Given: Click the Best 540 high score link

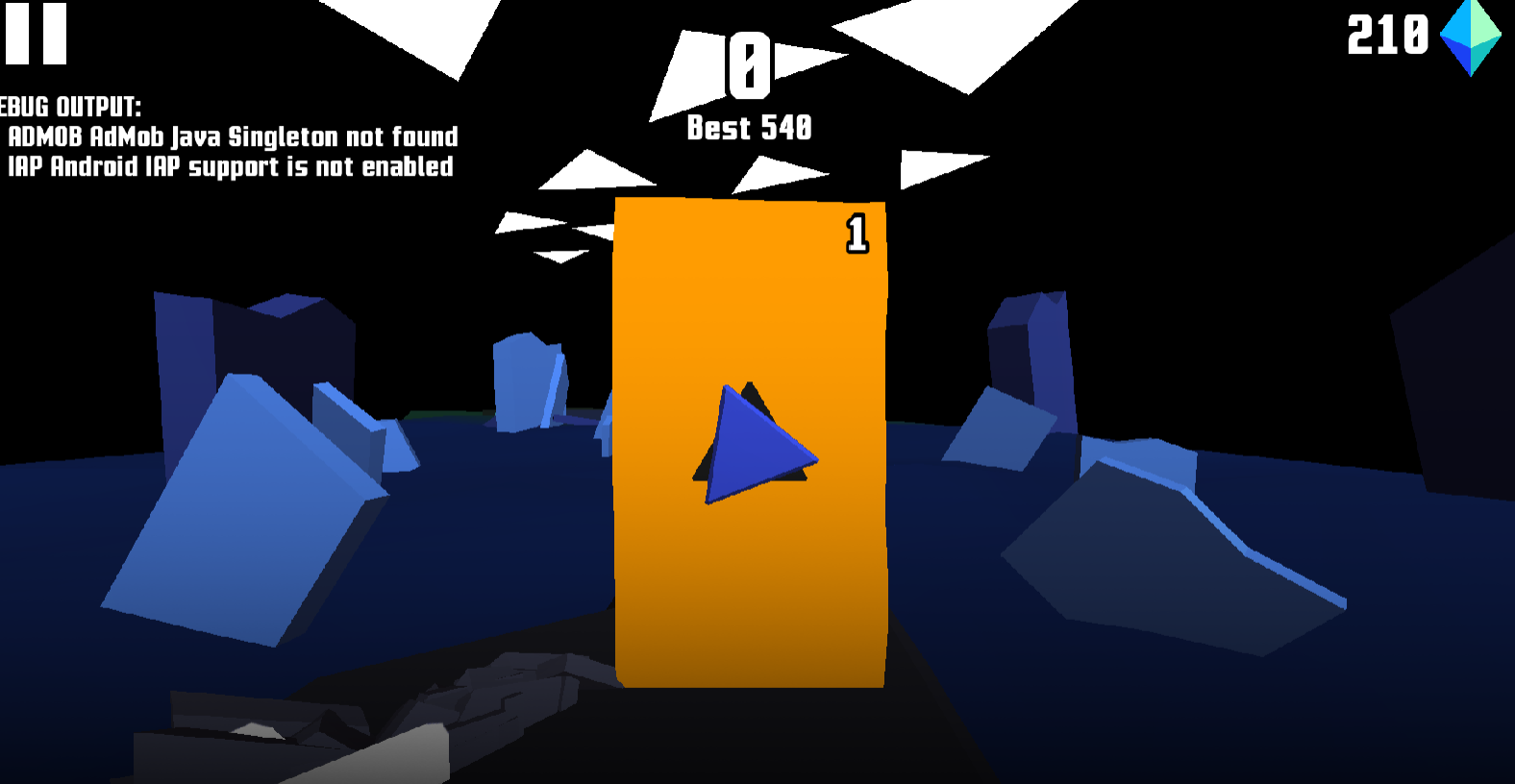Looking at the screenshot, I should 749,126.
